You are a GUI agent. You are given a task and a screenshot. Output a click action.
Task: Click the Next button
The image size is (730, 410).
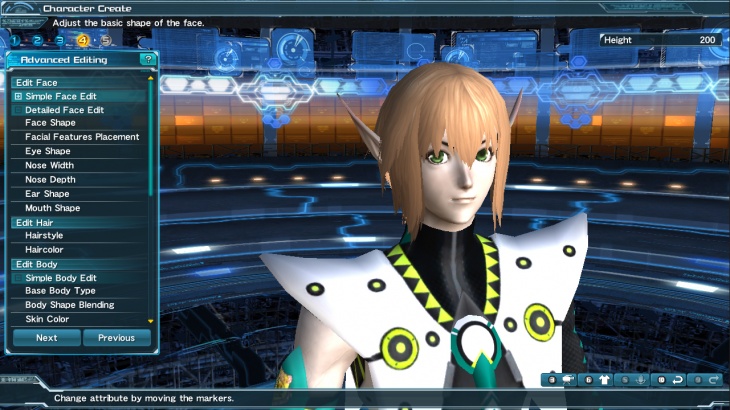point(46,338)
